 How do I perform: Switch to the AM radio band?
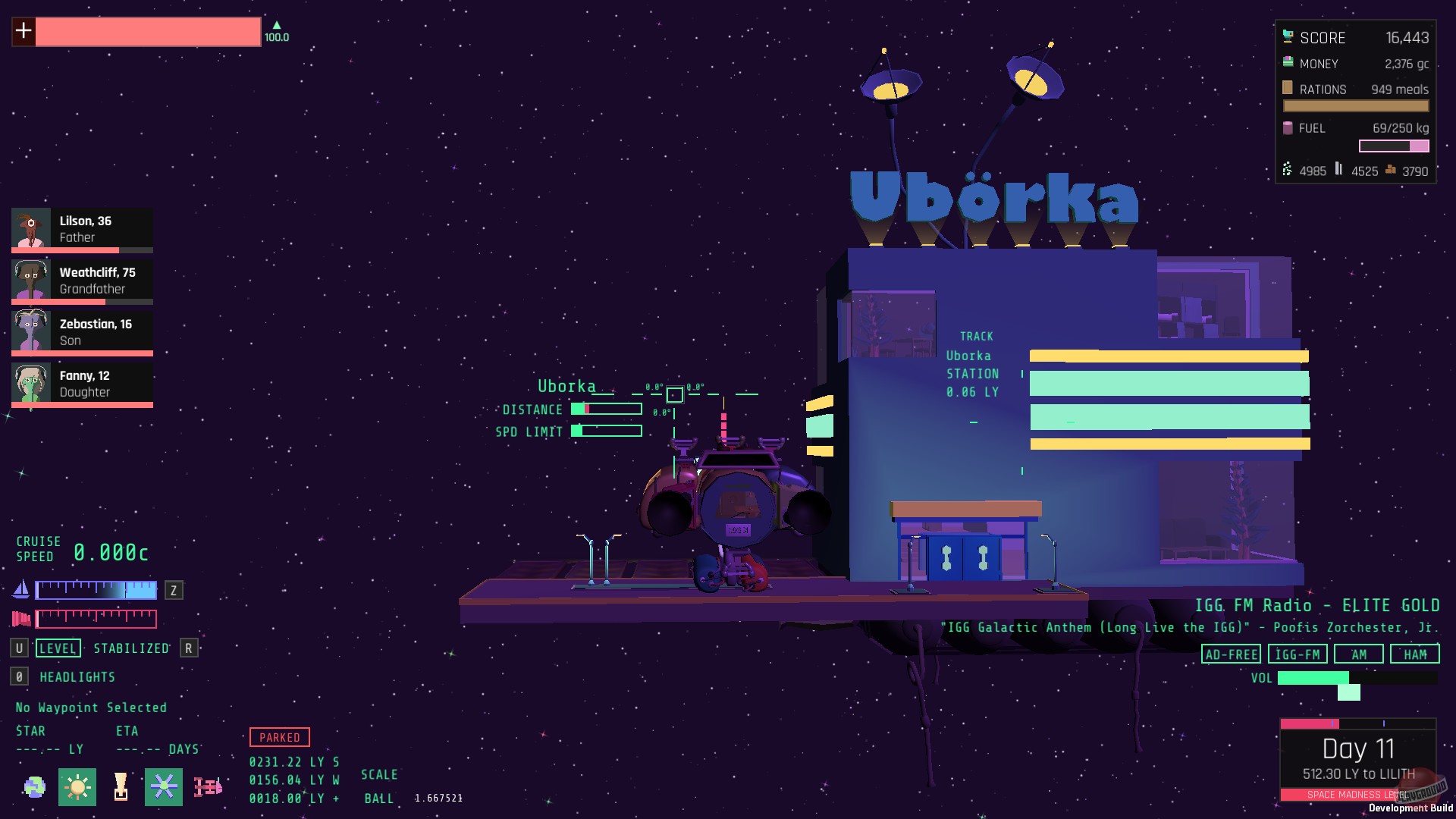[1358, 654]
